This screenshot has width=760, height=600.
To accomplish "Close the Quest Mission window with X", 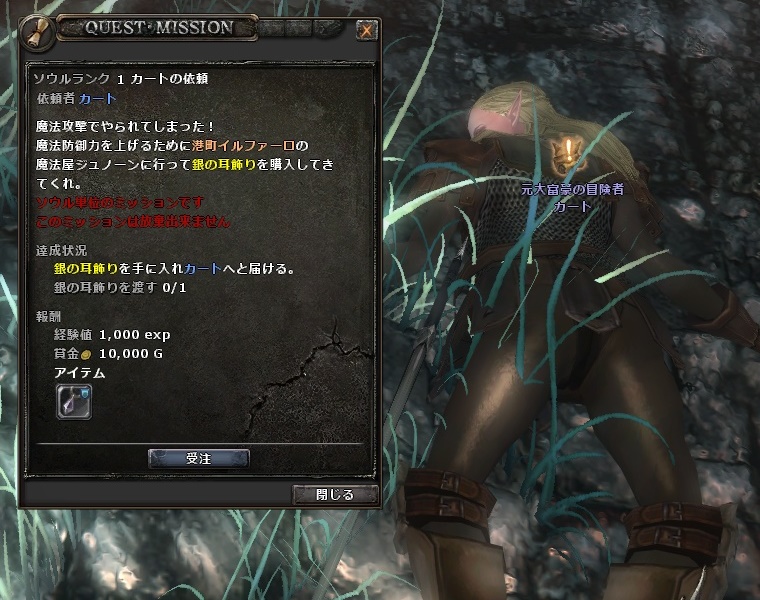I will coord(367,30).
